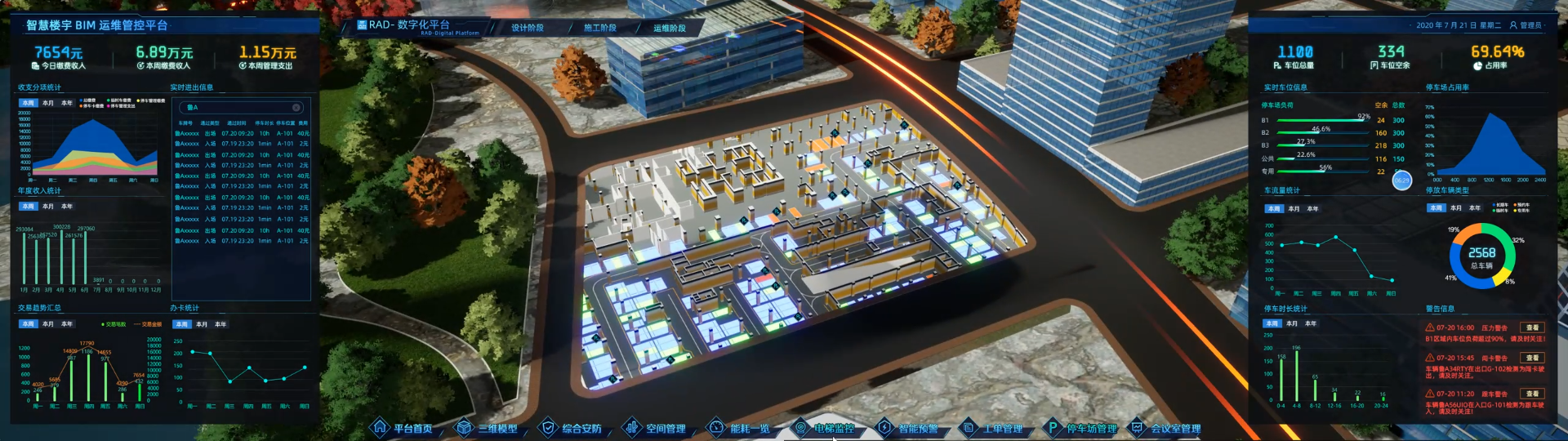Switch 车流量统计 chart to 本月
The height and width of the screenshot is (441, 1568).
1294,209
